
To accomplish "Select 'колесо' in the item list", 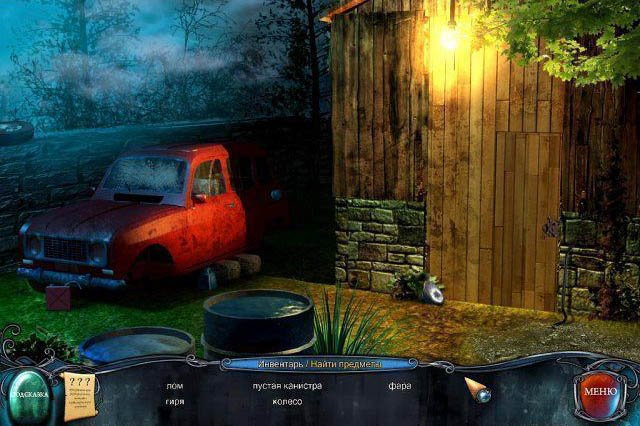I will [287, 402].
